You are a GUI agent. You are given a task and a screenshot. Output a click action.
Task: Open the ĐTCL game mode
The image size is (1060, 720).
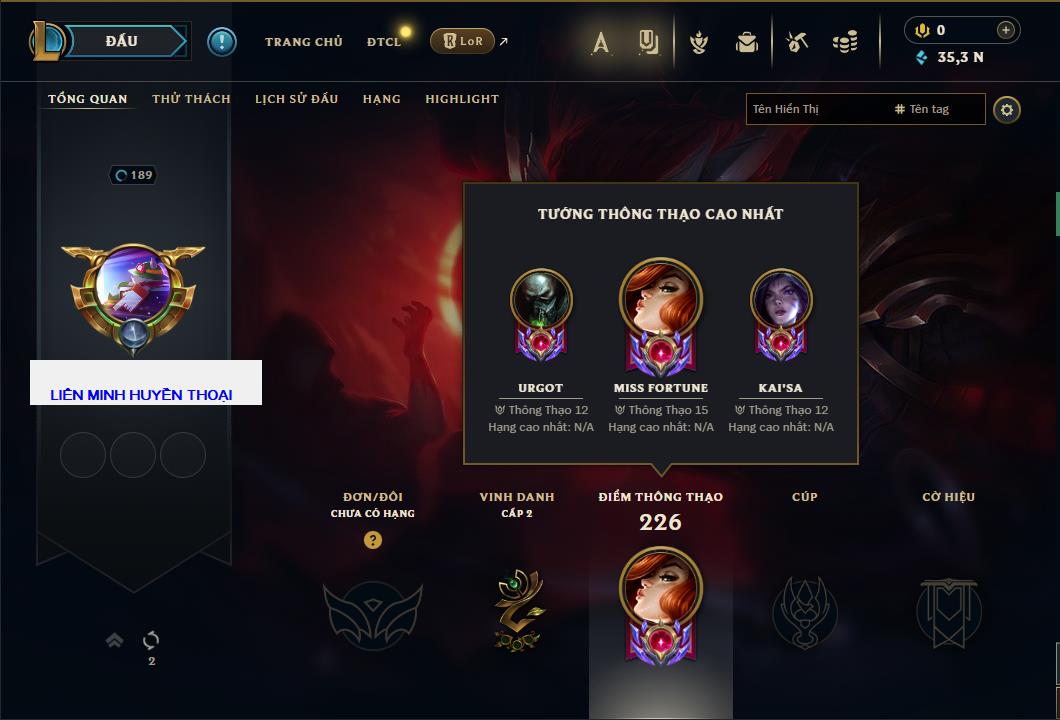click(x=384, y=42)
